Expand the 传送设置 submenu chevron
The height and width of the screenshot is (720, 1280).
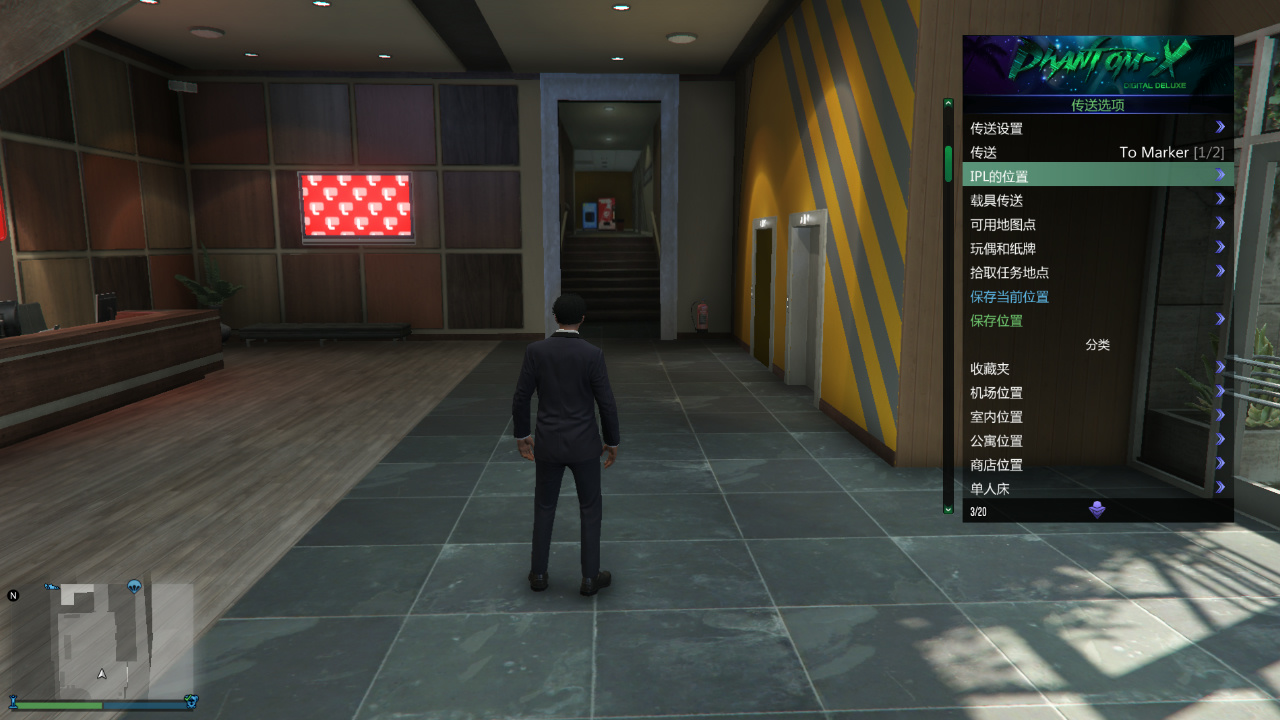pos(1222,127)
